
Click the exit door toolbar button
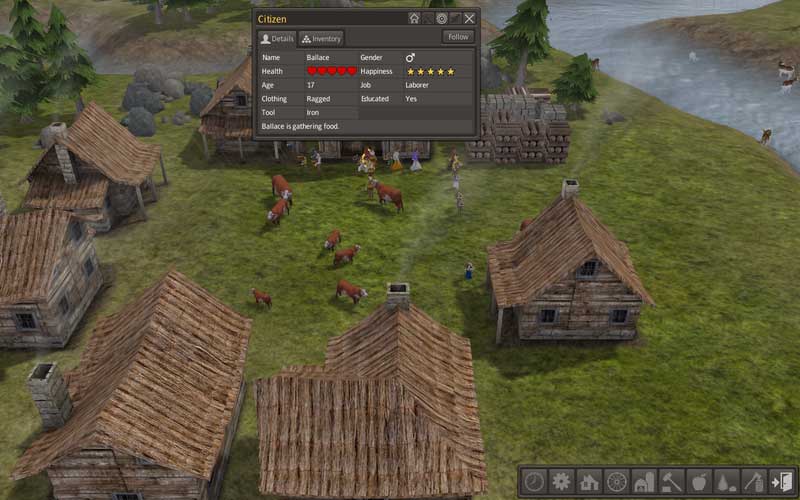click(781, 481)
